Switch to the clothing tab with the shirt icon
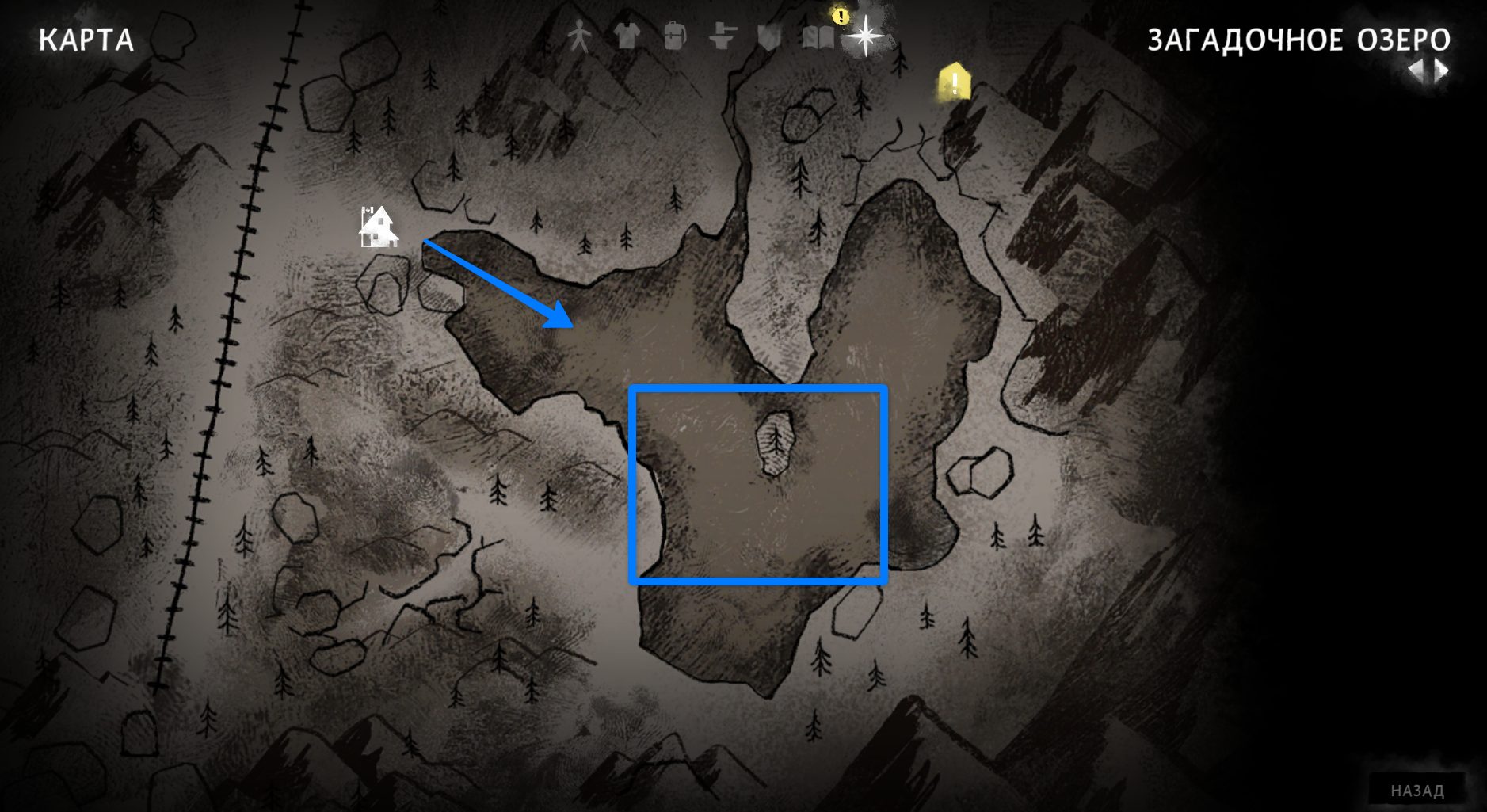This screenshot has height=812, width=1487. (x=627, y=36)
